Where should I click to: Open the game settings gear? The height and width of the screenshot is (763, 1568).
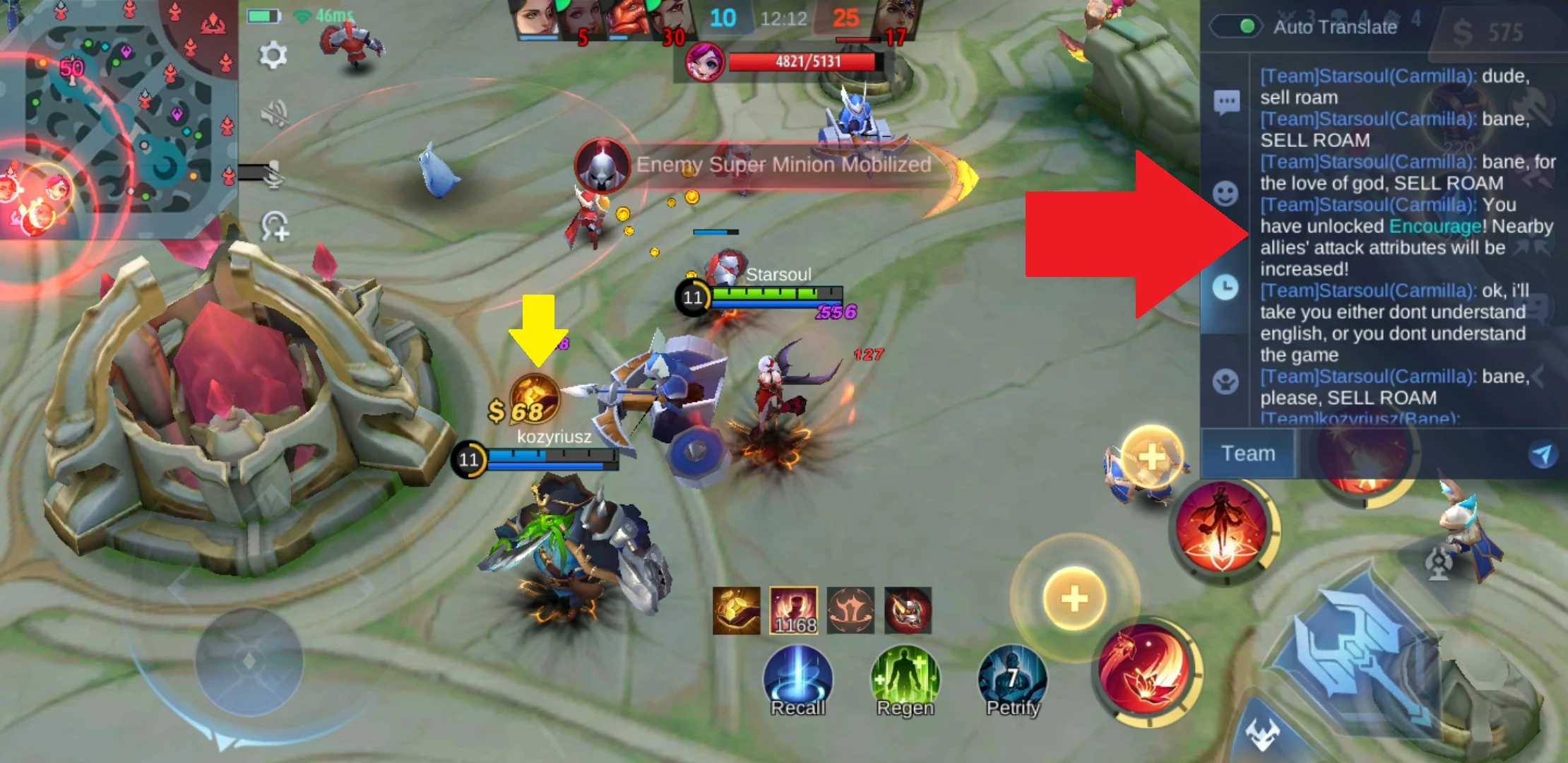point(274,52)
